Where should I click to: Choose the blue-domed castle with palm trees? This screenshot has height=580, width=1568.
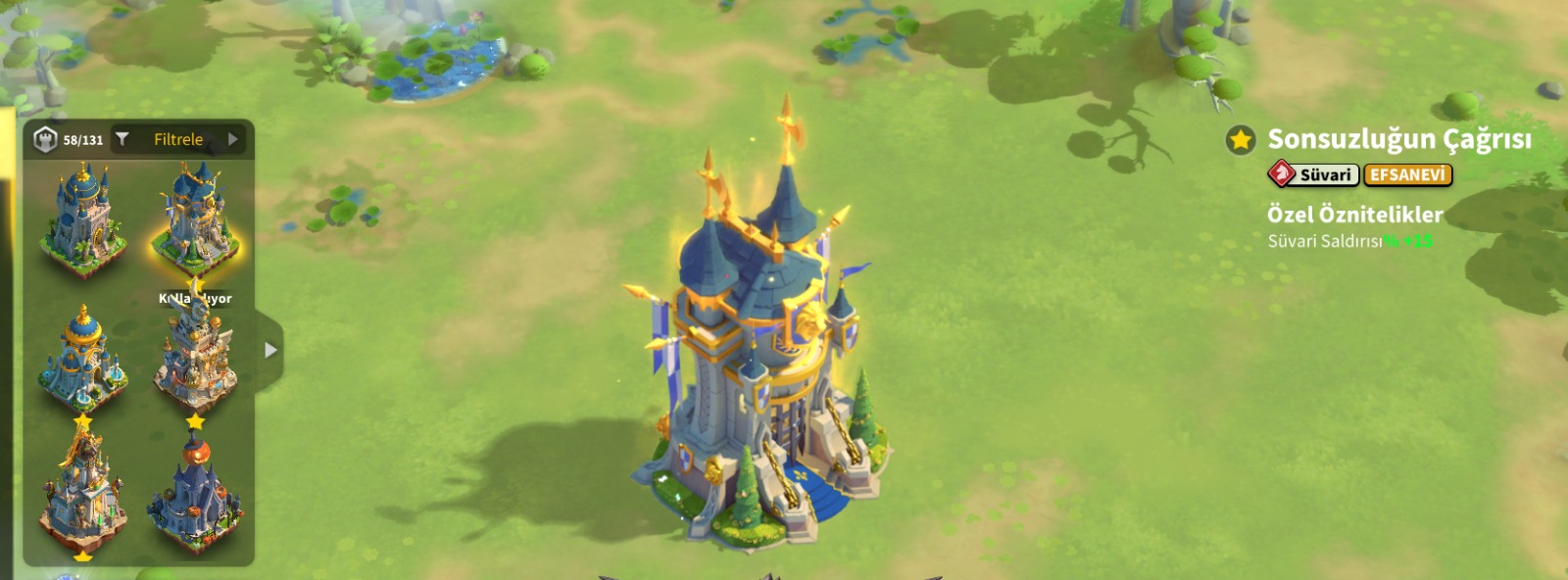pos(83,220)
